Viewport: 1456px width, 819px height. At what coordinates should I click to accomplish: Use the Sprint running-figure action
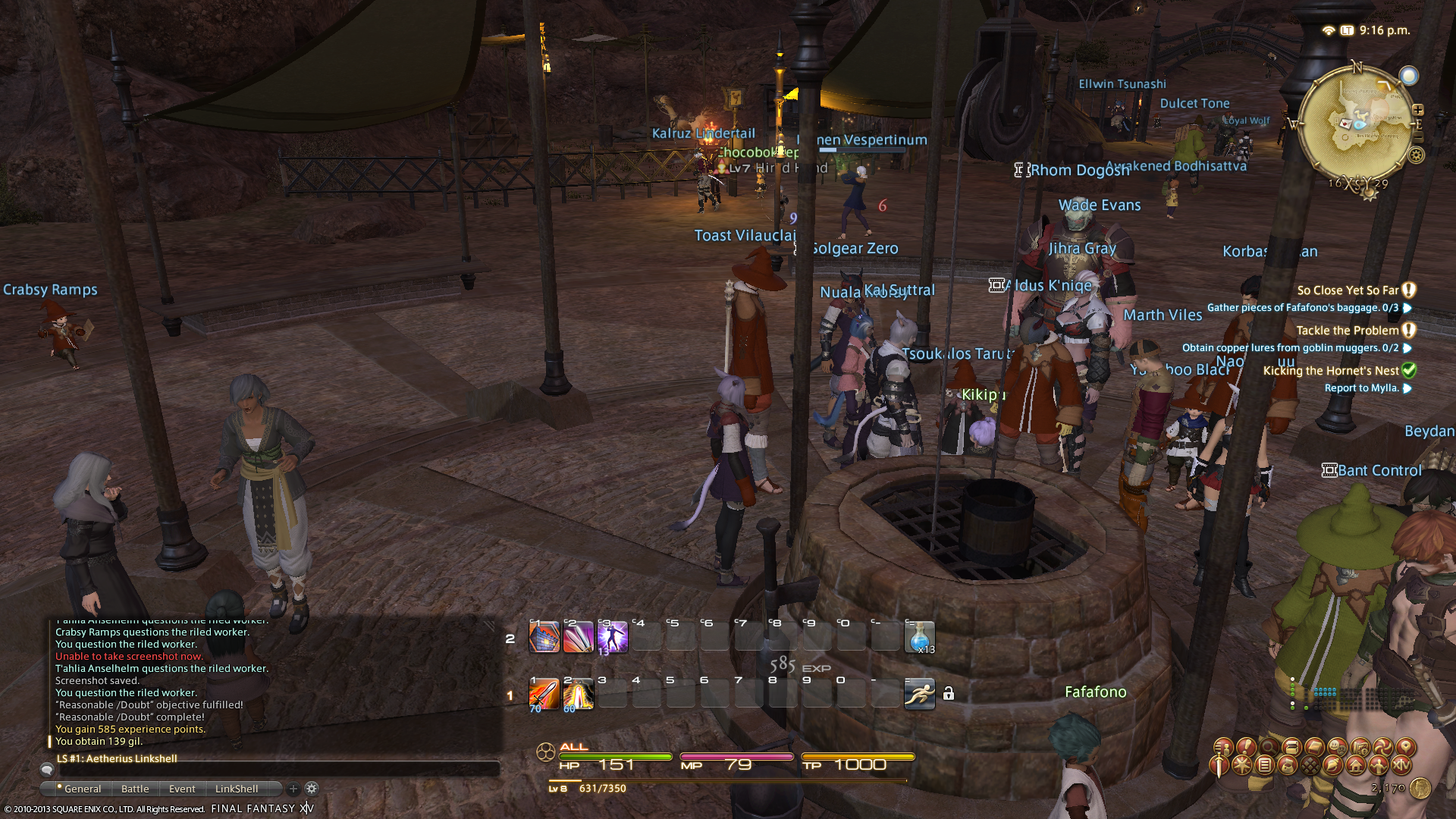click(x=919, y=694)
